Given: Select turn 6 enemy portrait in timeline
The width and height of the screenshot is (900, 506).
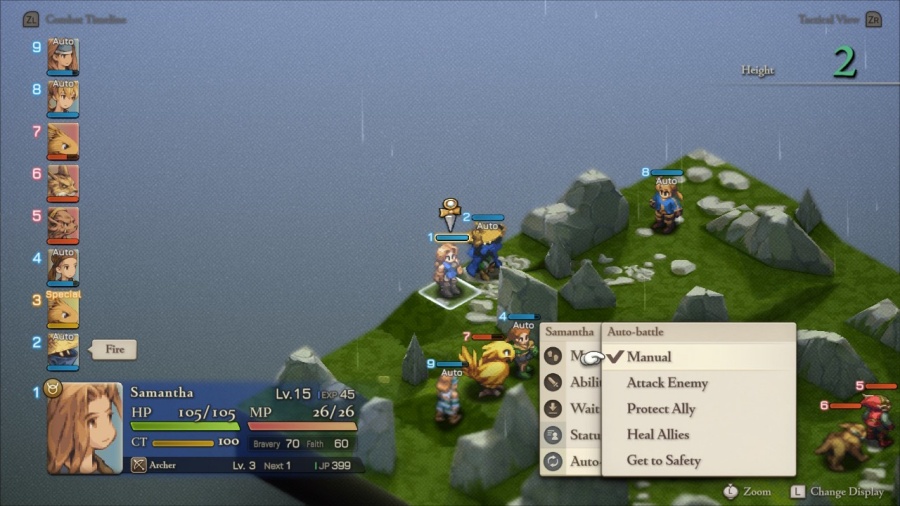Looking at the screenshot, I should point(63,184).
